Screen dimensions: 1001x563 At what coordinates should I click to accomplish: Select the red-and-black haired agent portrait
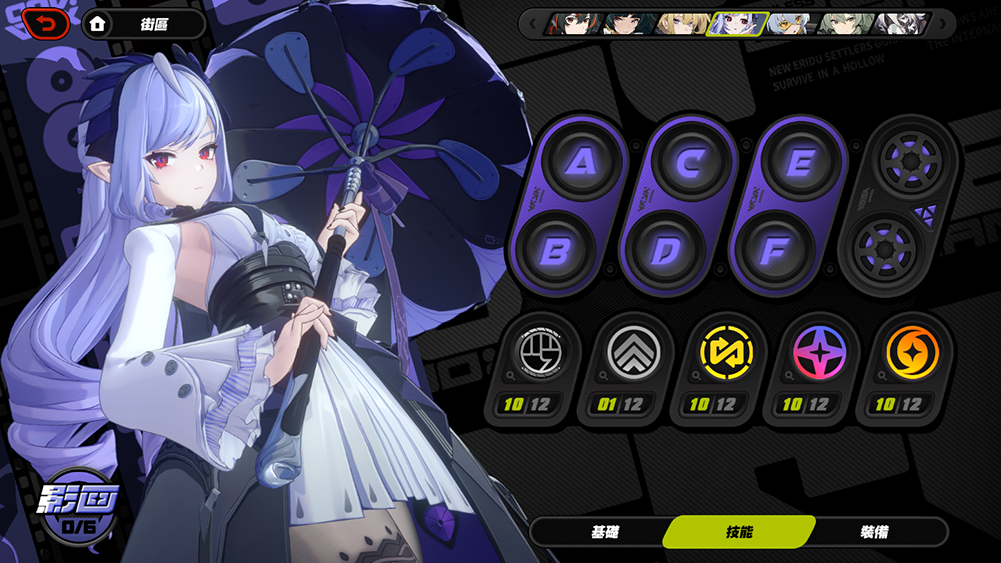coord(572,23)
